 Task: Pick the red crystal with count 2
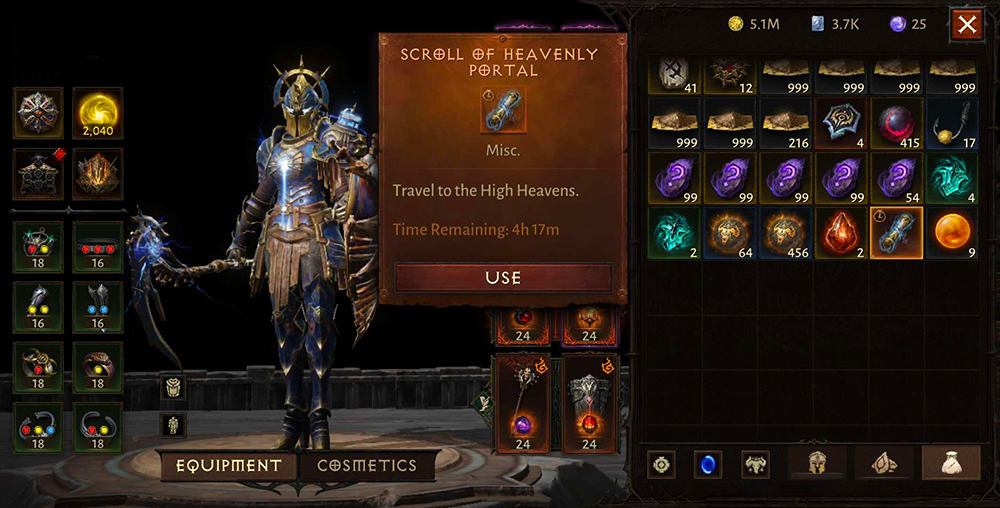pyautogui.click(x=841, y=233)
